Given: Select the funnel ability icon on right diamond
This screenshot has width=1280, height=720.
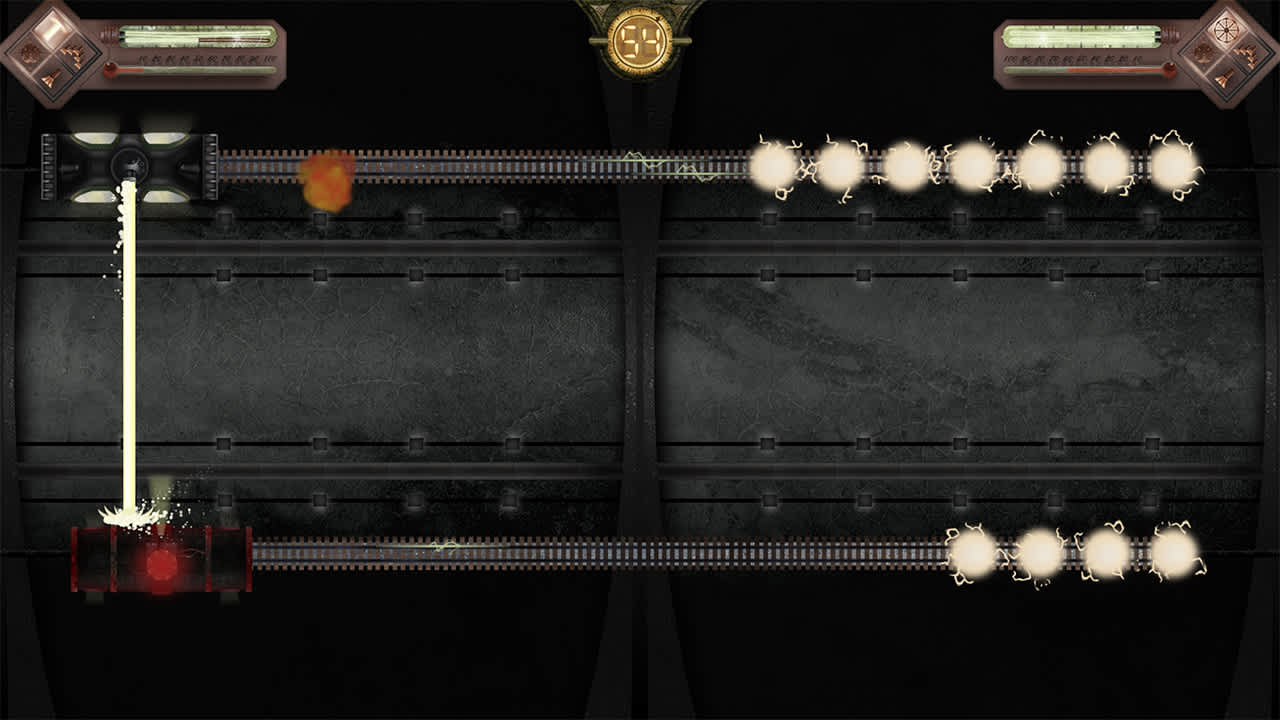Looking at the screenshot, I should point(1223,78).
